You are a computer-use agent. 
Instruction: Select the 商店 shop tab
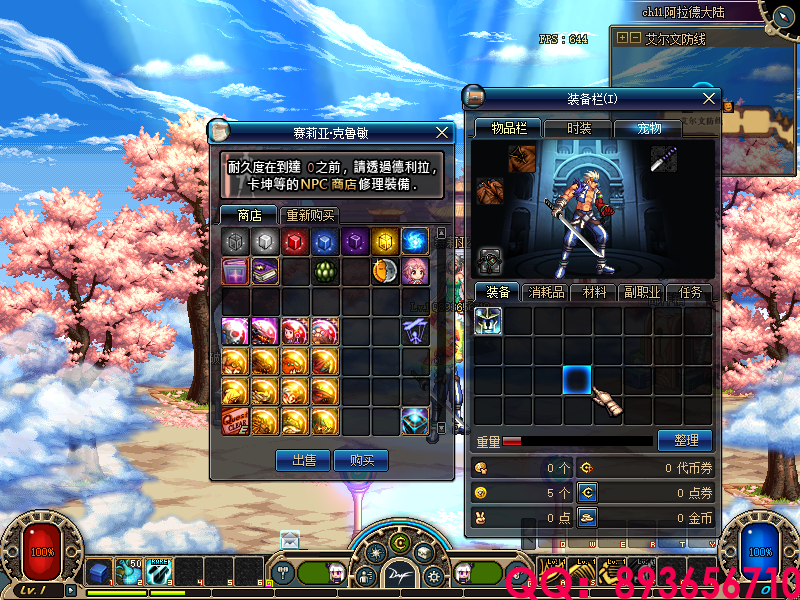point(249,215)
